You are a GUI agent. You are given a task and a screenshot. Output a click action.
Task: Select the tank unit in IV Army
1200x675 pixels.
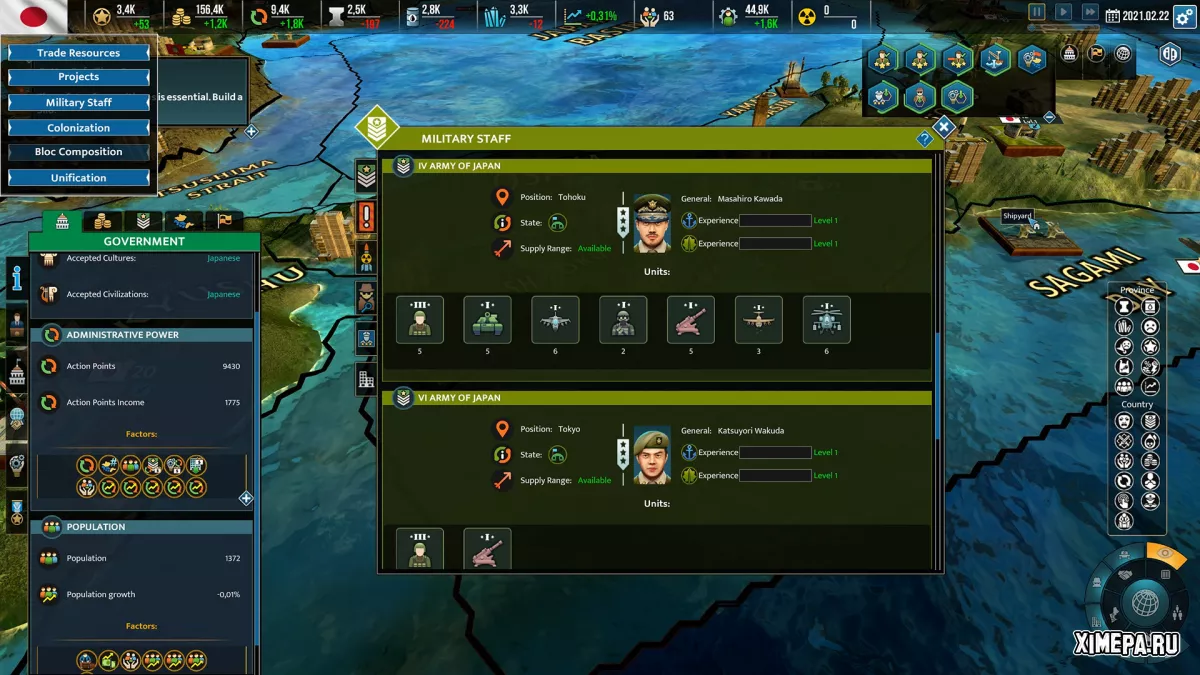487,320
